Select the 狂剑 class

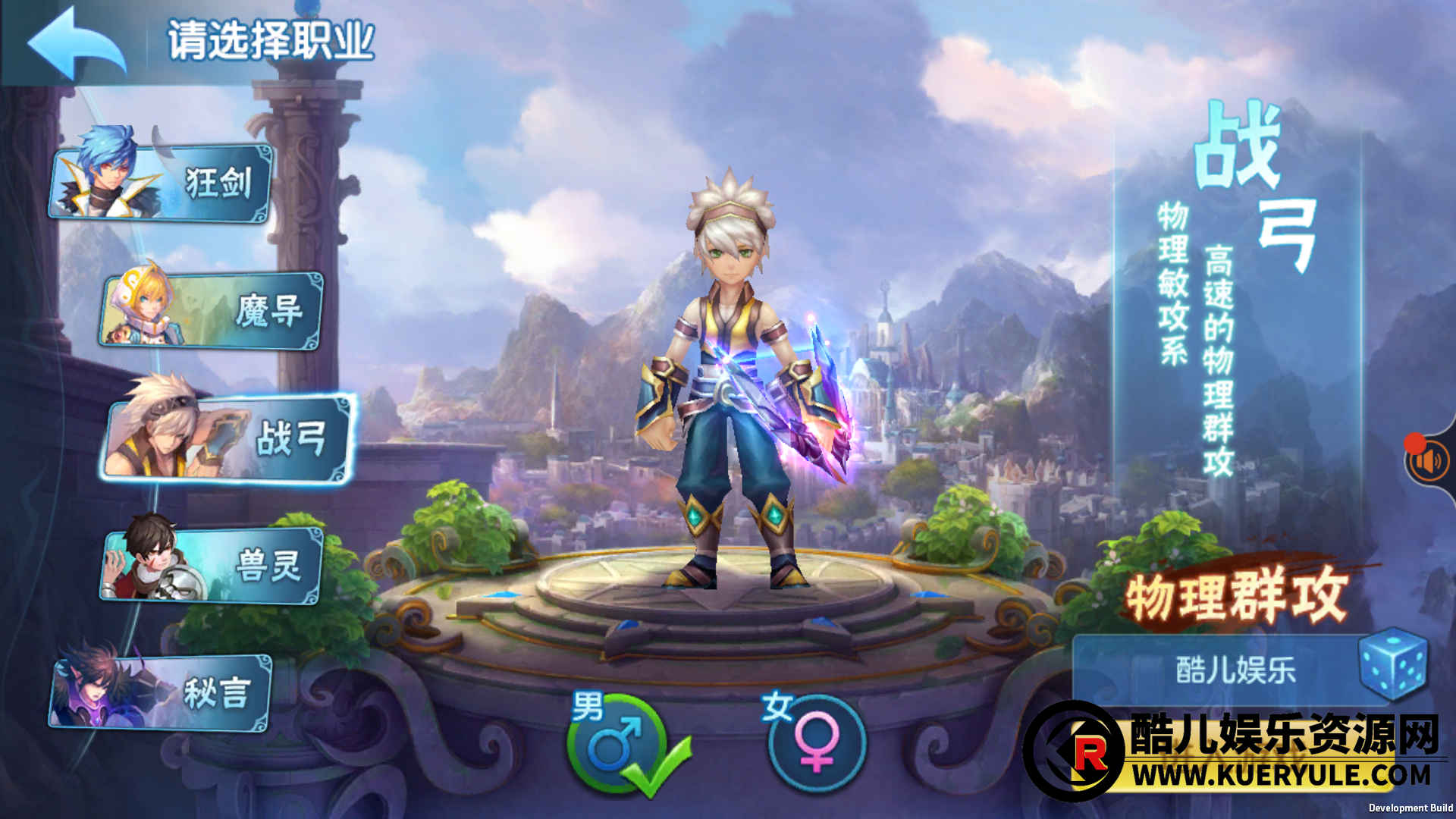click(161, 182)
